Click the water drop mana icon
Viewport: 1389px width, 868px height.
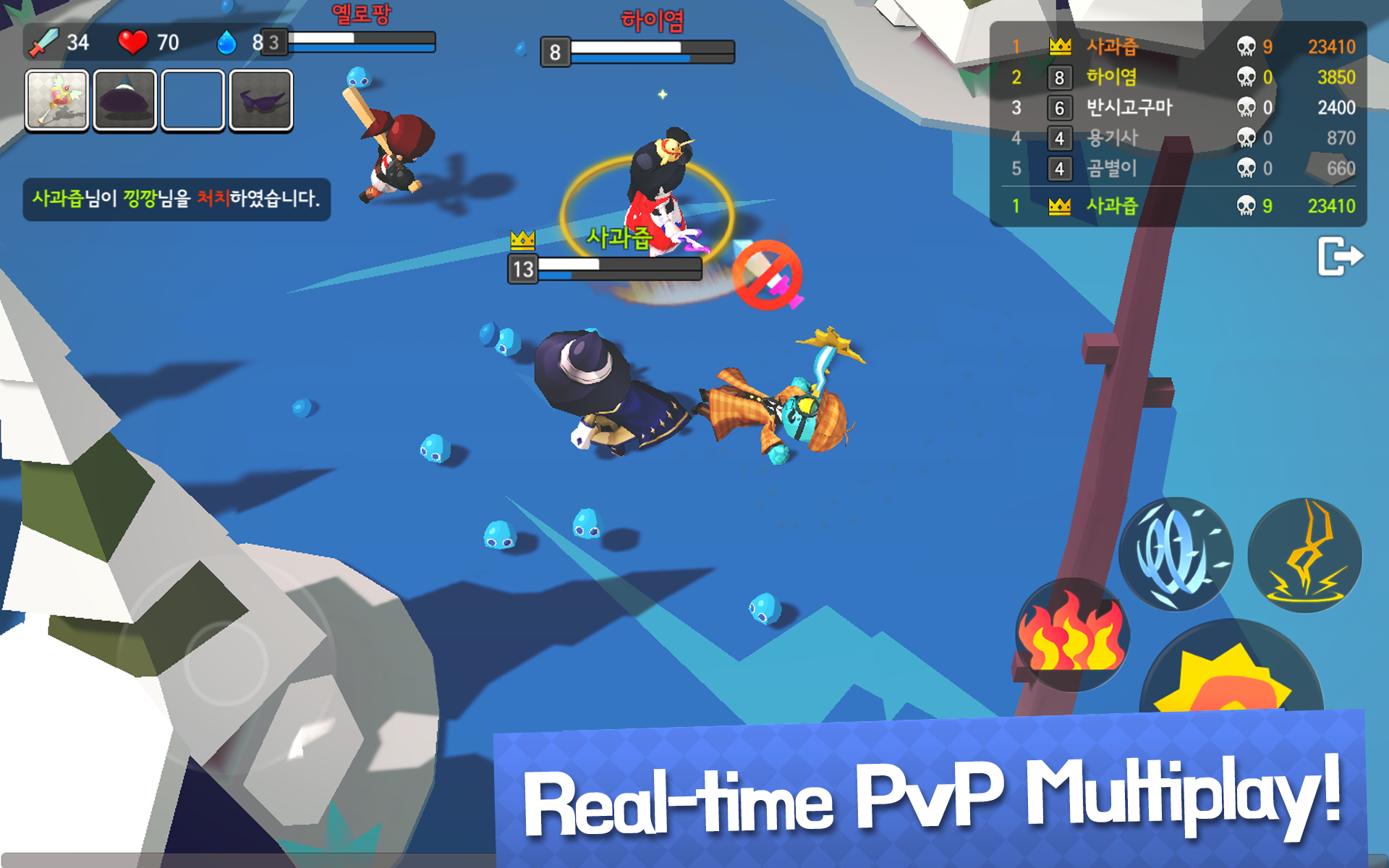point(227,42)
